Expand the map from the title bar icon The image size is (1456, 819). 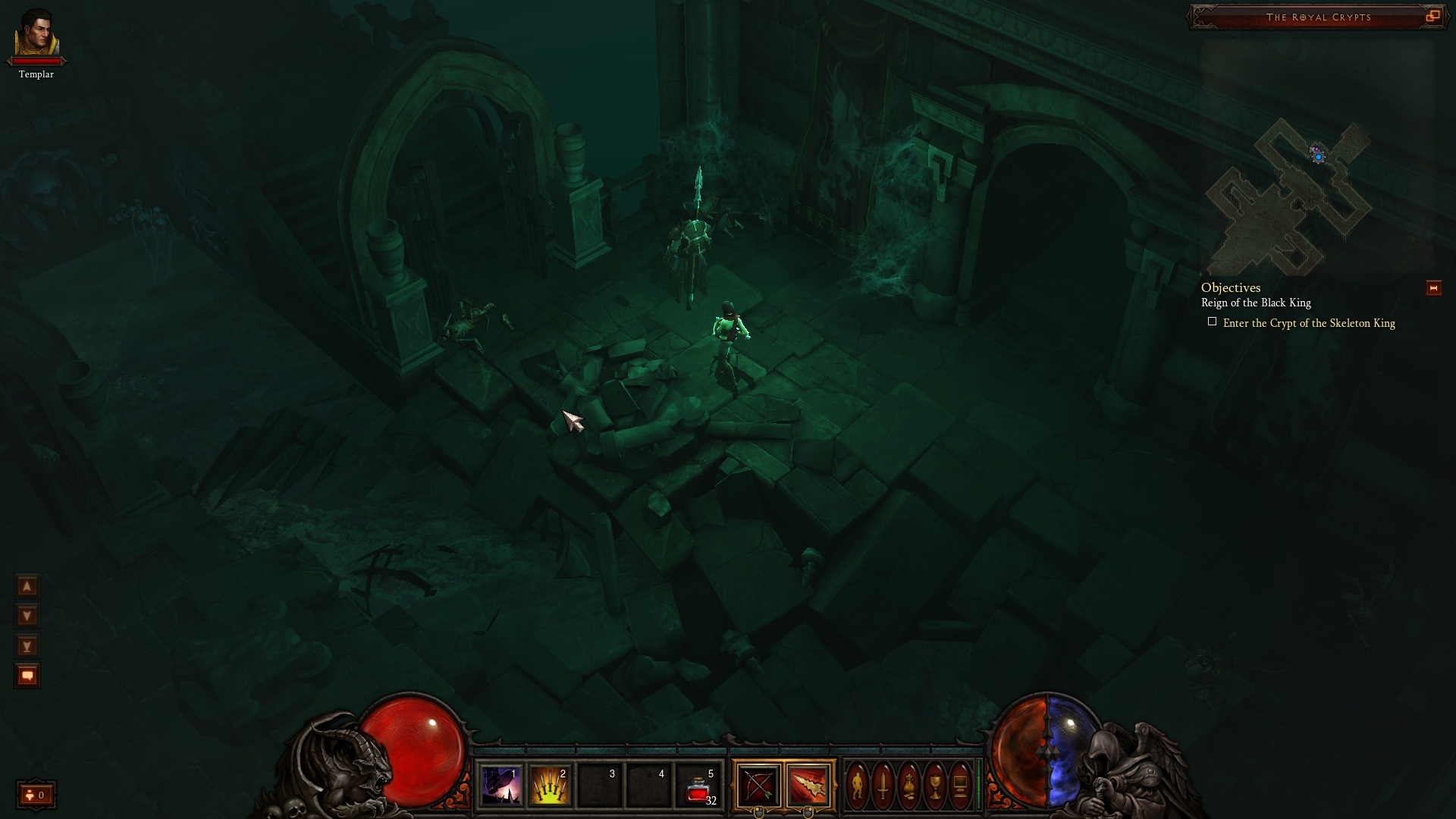coord(1432,16)
